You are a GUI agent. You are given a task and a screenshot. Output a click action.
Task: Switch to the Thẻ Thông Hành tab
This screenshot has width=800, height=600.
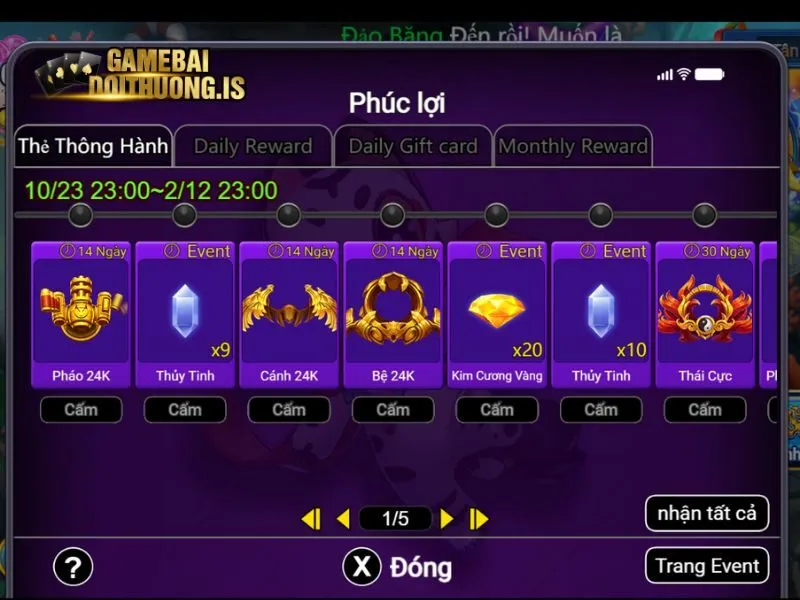click(93, 146)
